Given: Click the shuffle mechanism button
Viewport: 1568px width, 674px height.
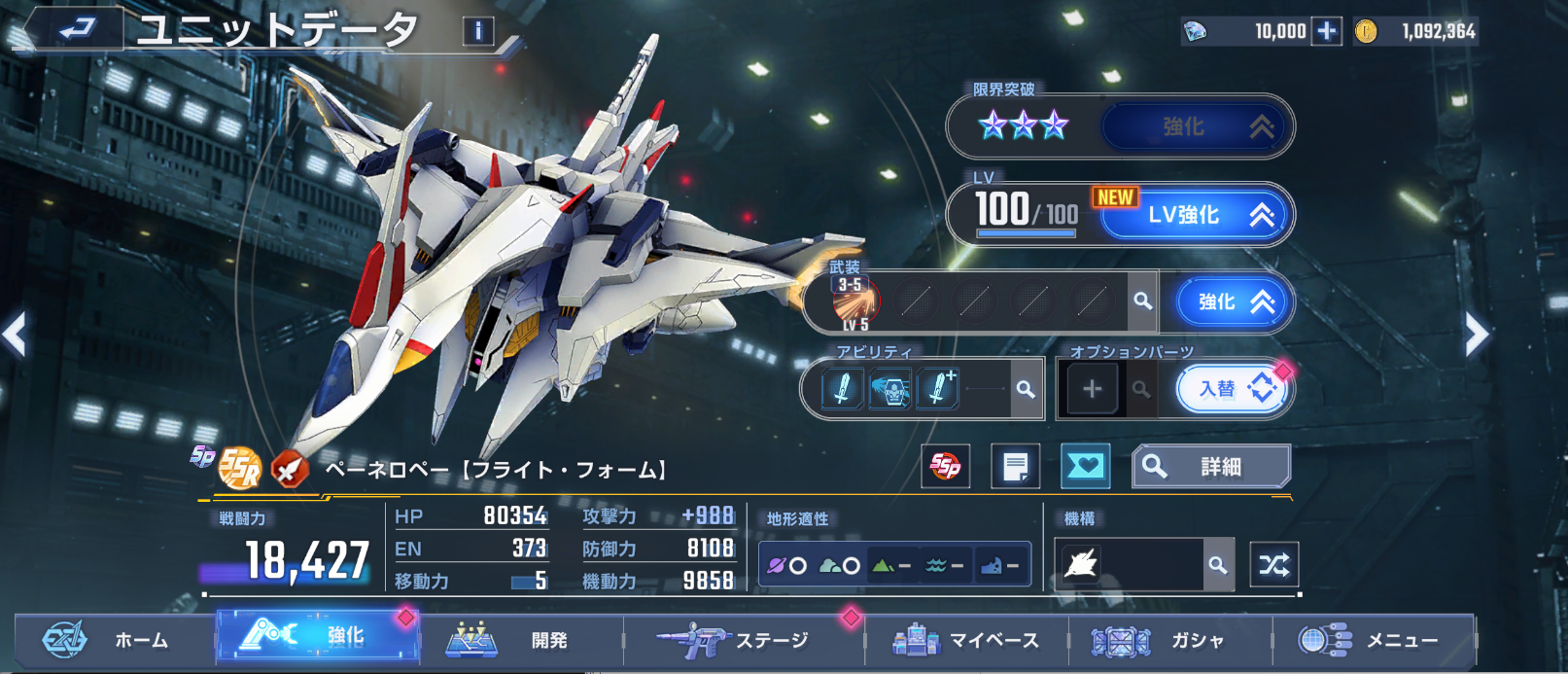Looking at the screenshot, I should 1273,564.
